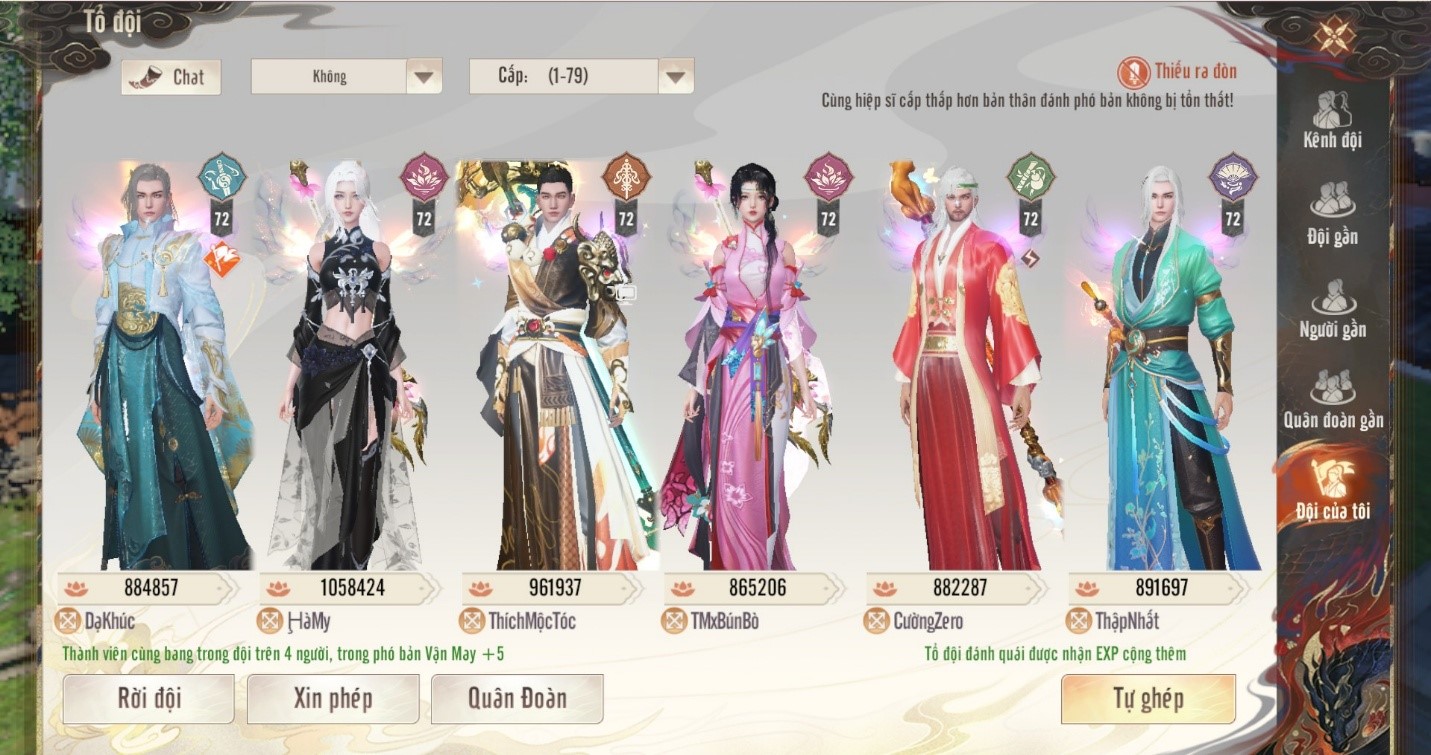1431x755 pixels.
Task: Switch to the Đội gần tab
Action: point(1332,214)
